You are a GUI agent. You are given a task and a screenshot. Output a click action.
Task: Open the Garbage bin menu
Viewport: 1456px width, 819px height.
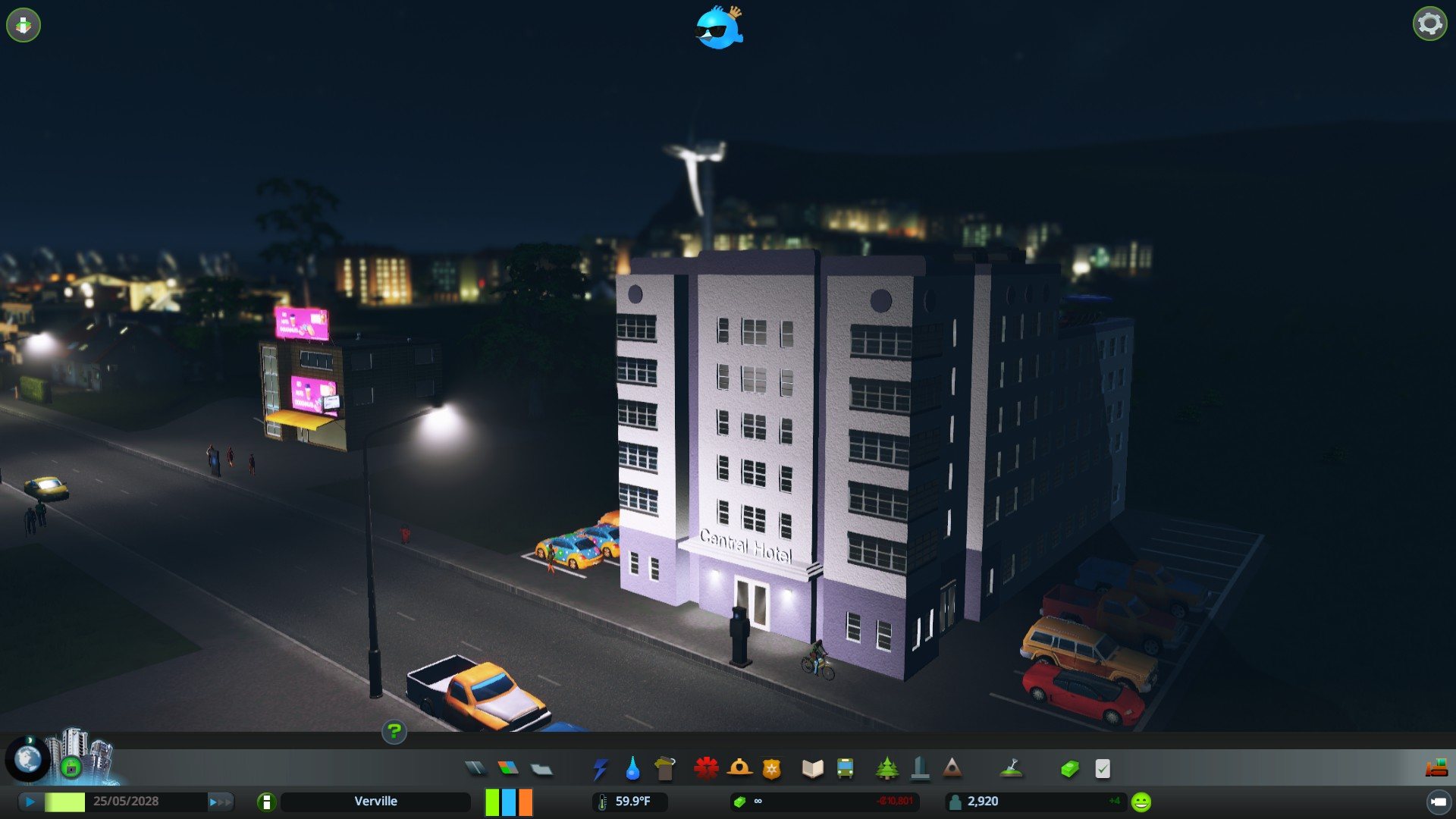coord(664,769)
